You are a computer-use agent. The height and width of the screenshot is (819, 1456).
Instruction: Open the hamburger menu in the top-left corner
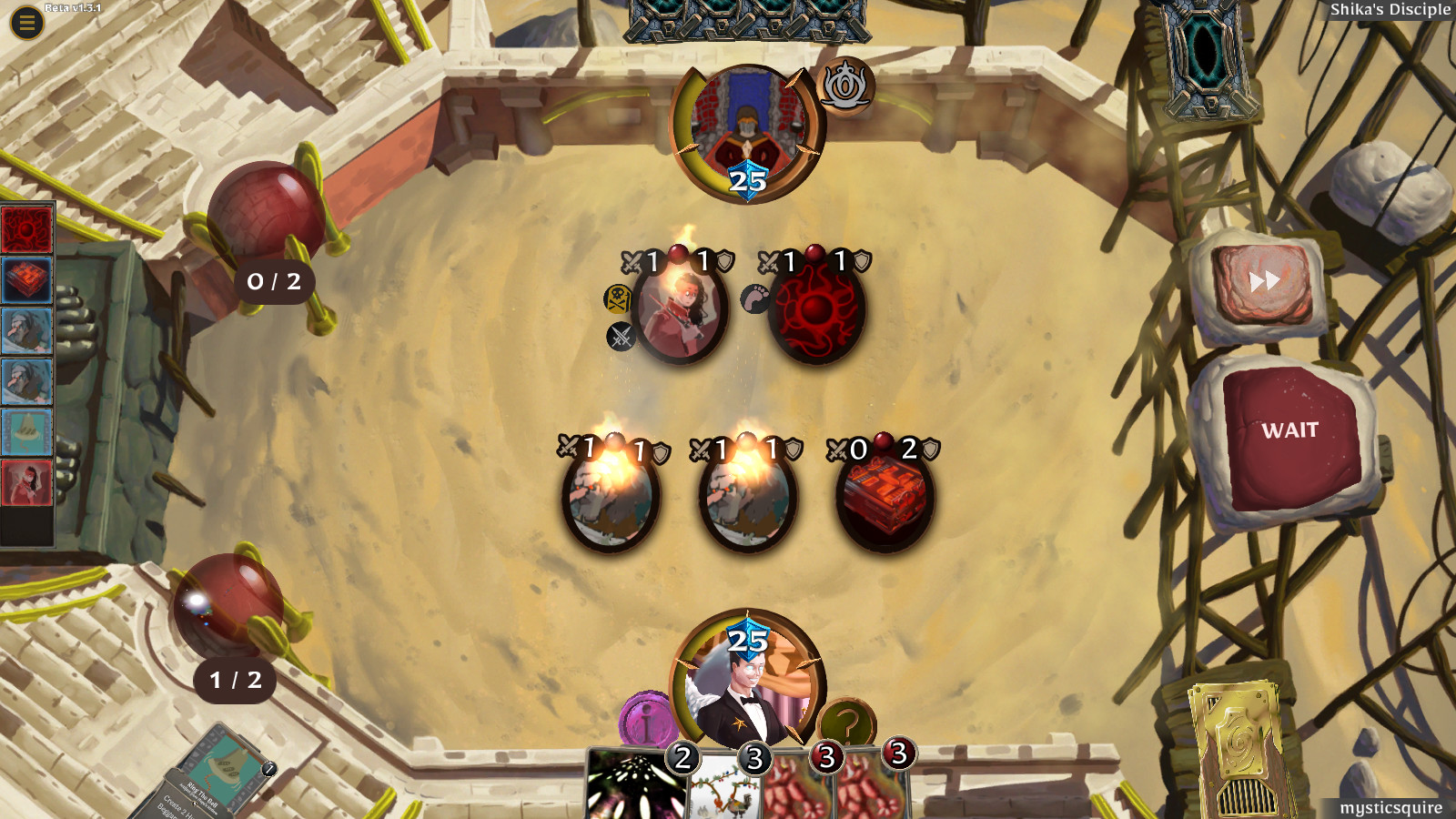pyautogui.click(x=25, y=22)
